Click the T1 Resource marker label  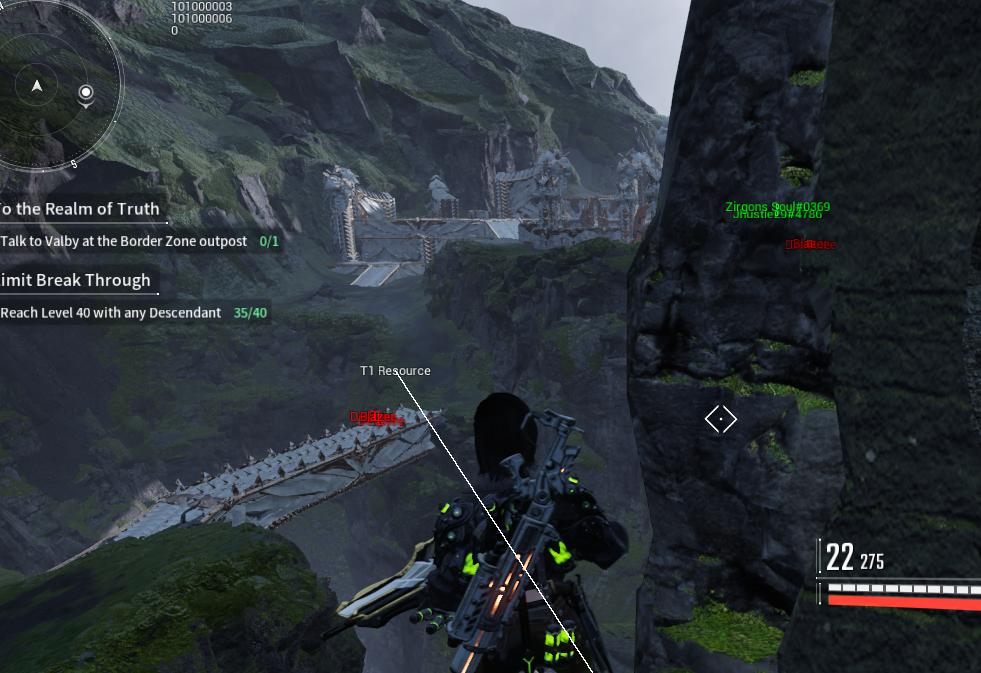click(x=395, y=371)
